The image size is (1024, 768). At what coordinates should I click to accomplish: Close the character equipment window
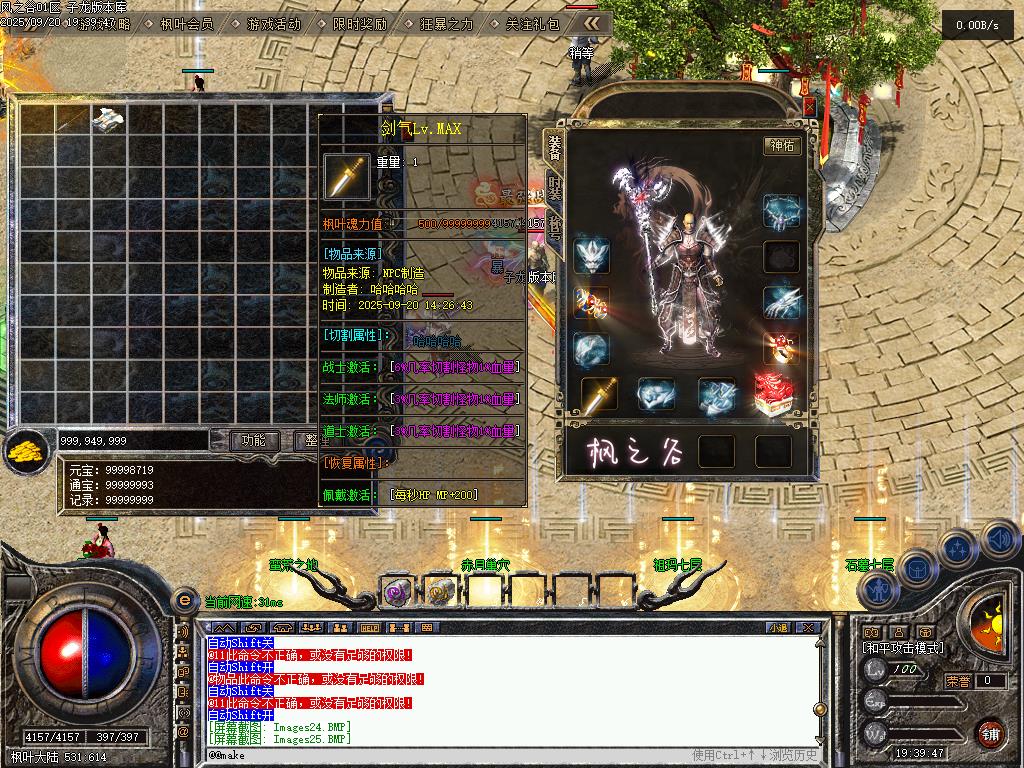click(809, 104)
